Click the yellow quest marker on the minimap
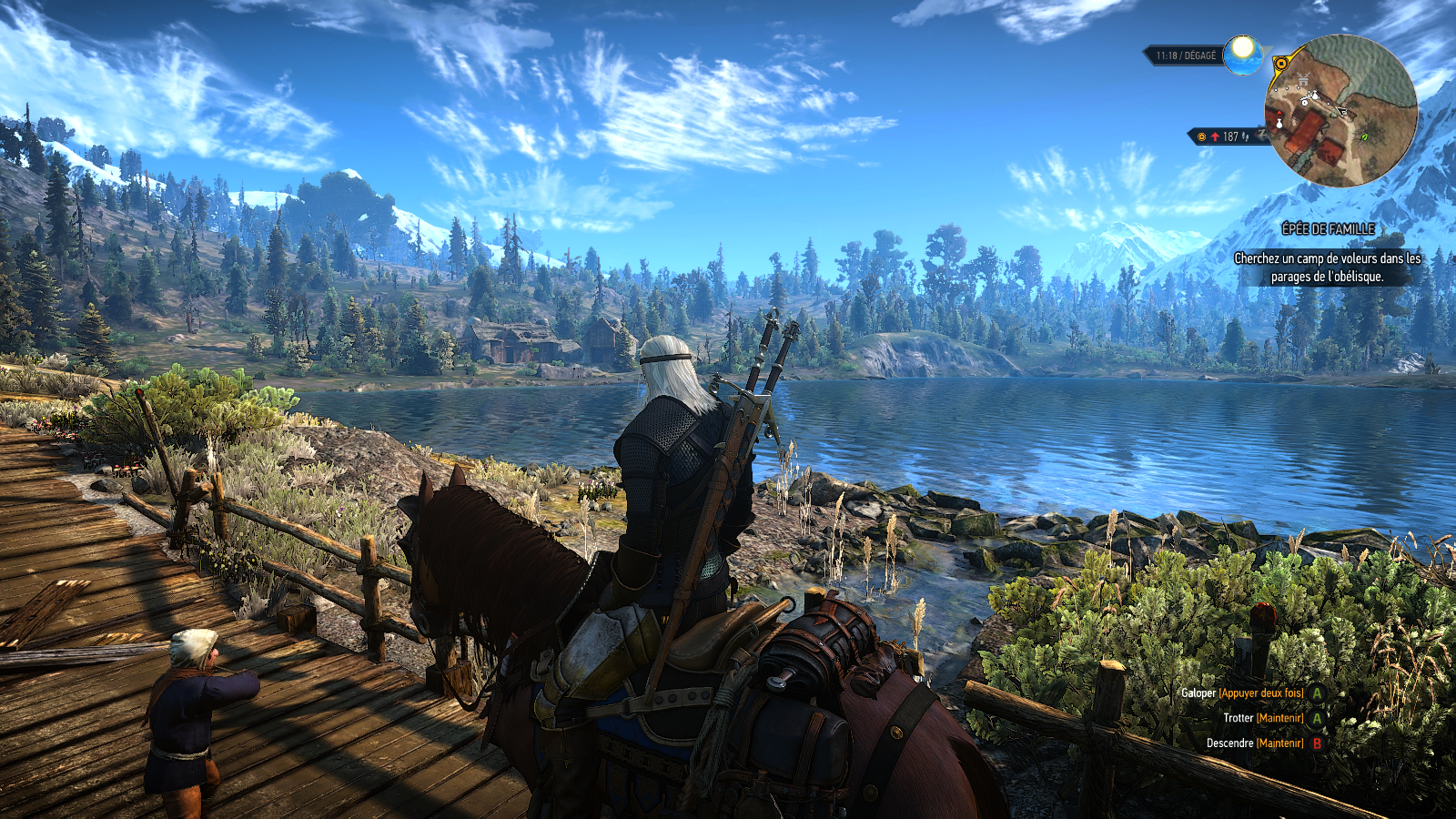This screenshot has height=819, width=1456. click(1281, 64)
